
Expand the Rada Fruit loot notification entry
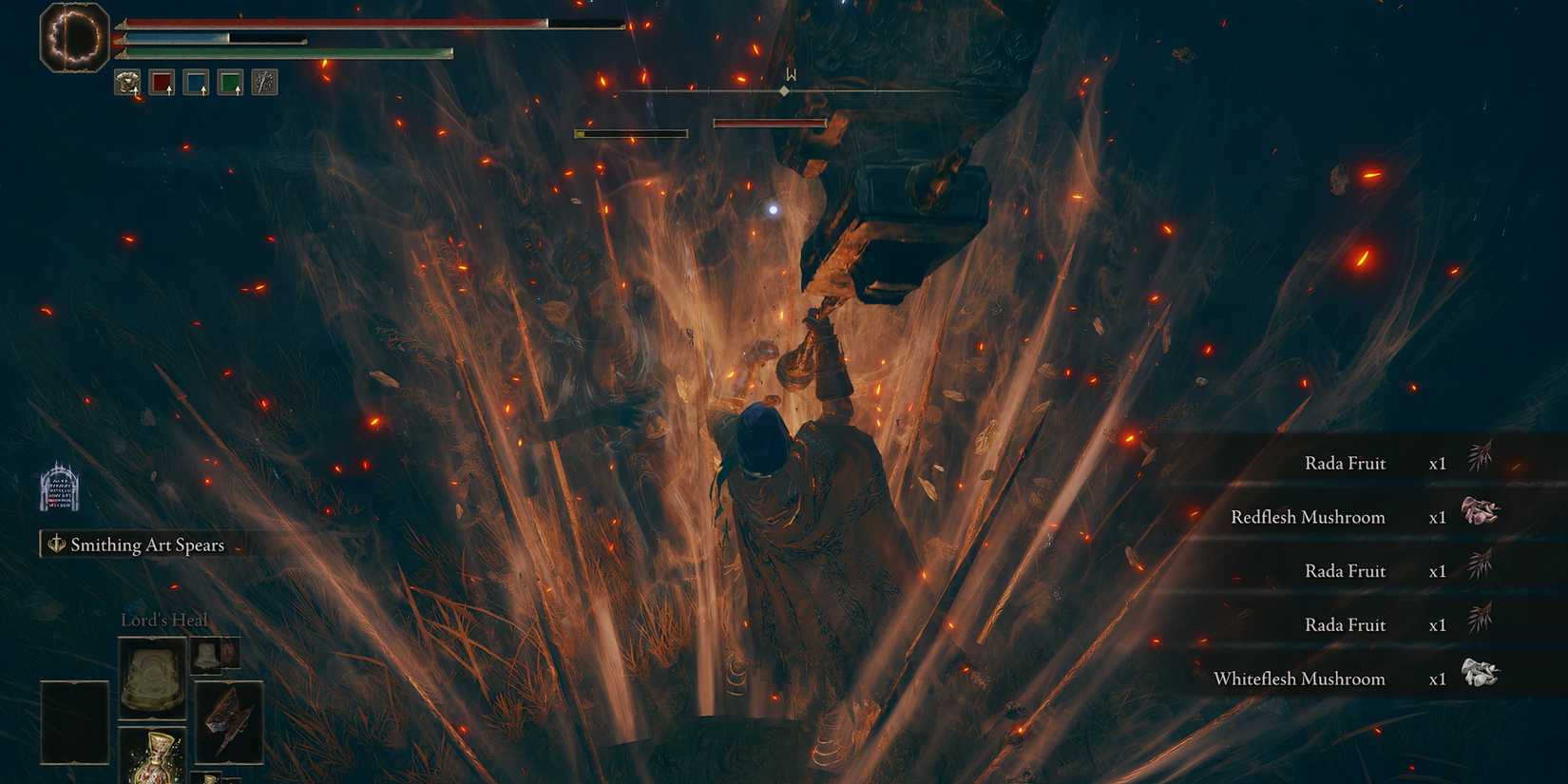pyautogui.click(x=1347, y=463)
